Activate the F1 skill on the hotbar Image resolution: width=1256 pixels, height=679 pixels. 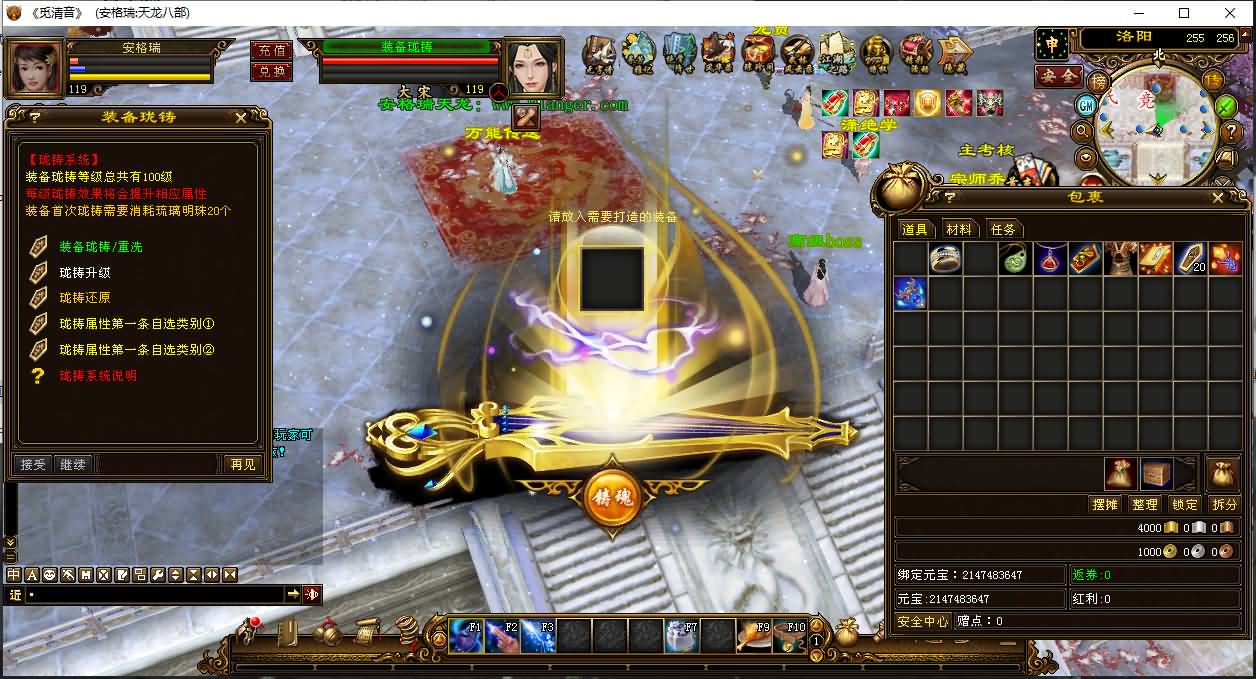466,636
